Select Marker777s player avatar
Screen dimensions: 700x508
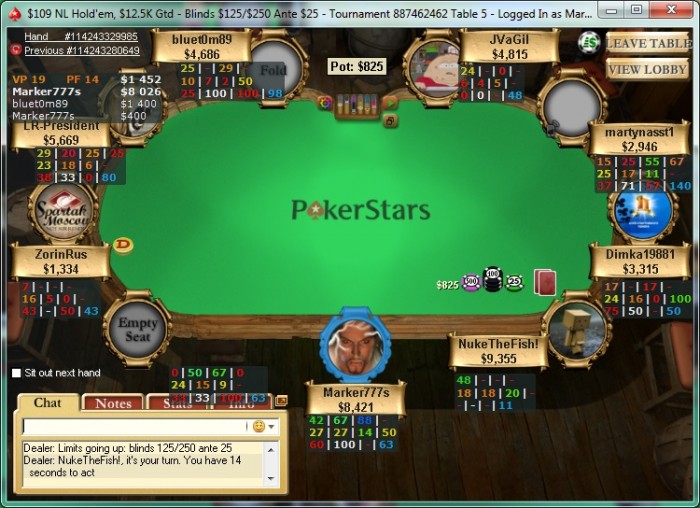pyautogui.click(x=355, y=347)
